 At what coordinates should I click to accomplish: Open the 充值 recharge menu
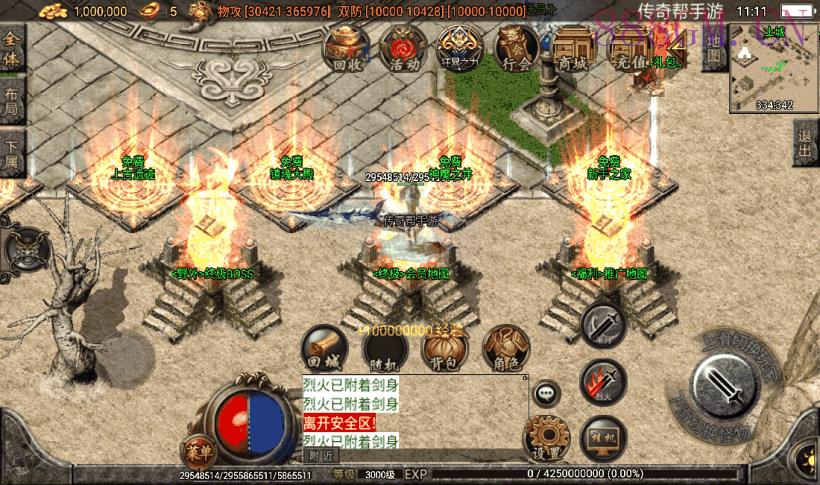coord(630,48)
